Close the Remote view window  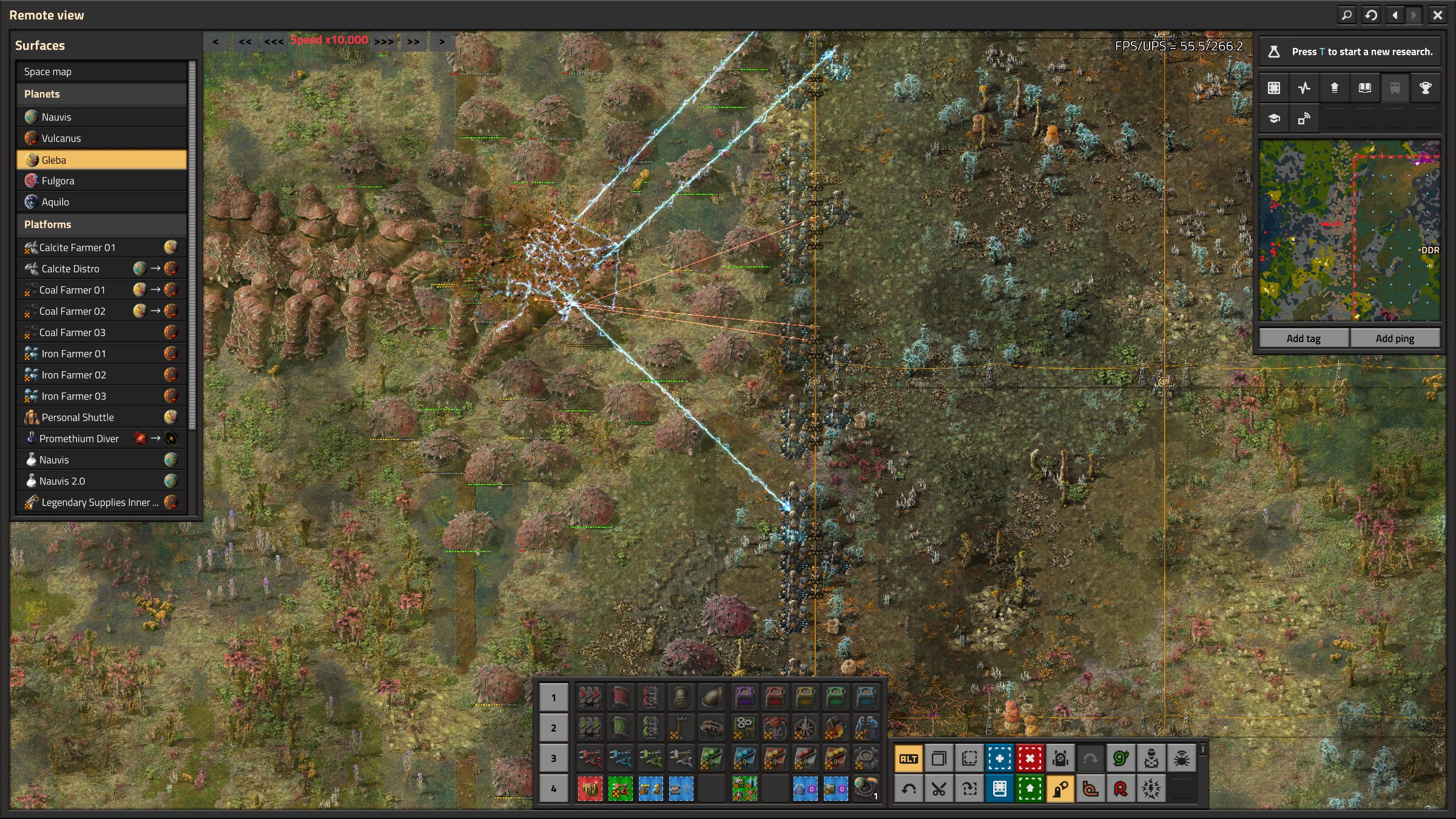pos(1437,15)
